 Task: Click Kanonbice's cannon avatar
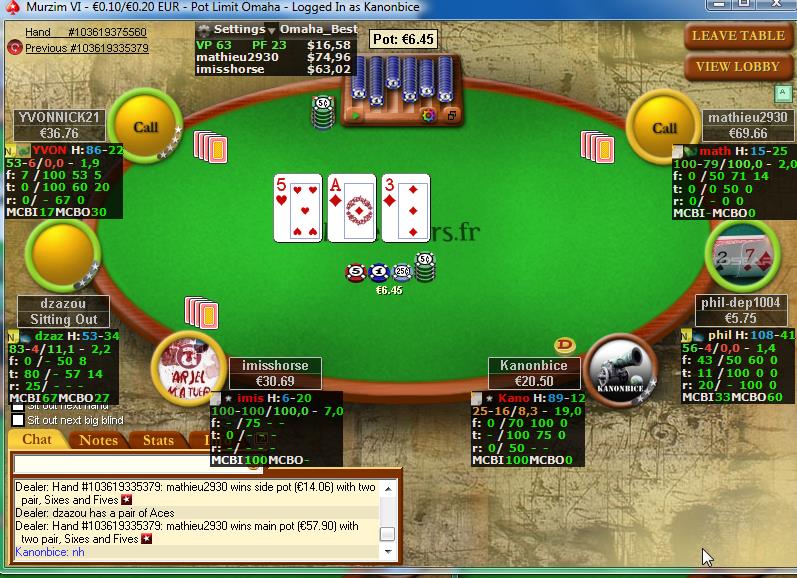(x=620, y=368)
